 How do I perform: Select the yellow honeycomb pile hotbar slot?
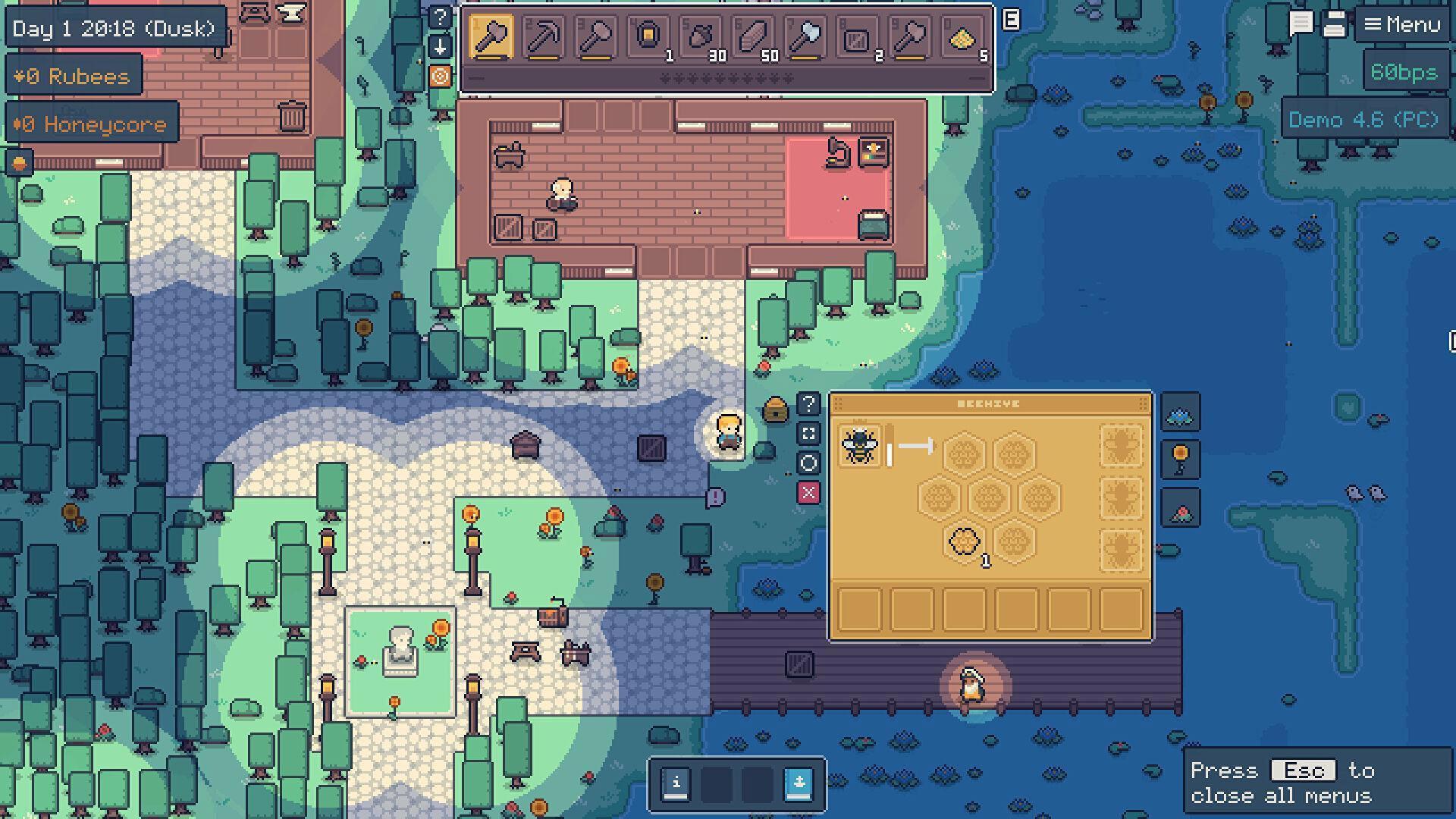point(962,37)
